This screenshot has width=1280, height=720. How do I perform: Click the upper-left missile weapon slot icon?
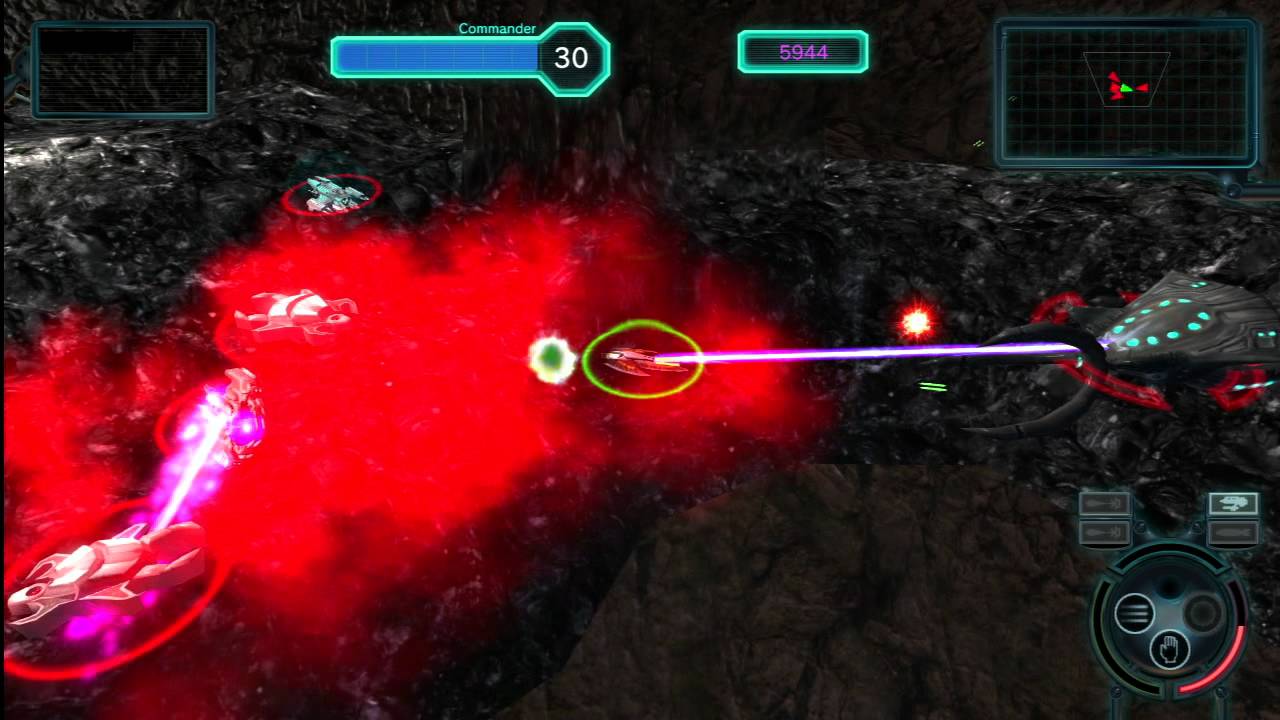(1105, 502)
